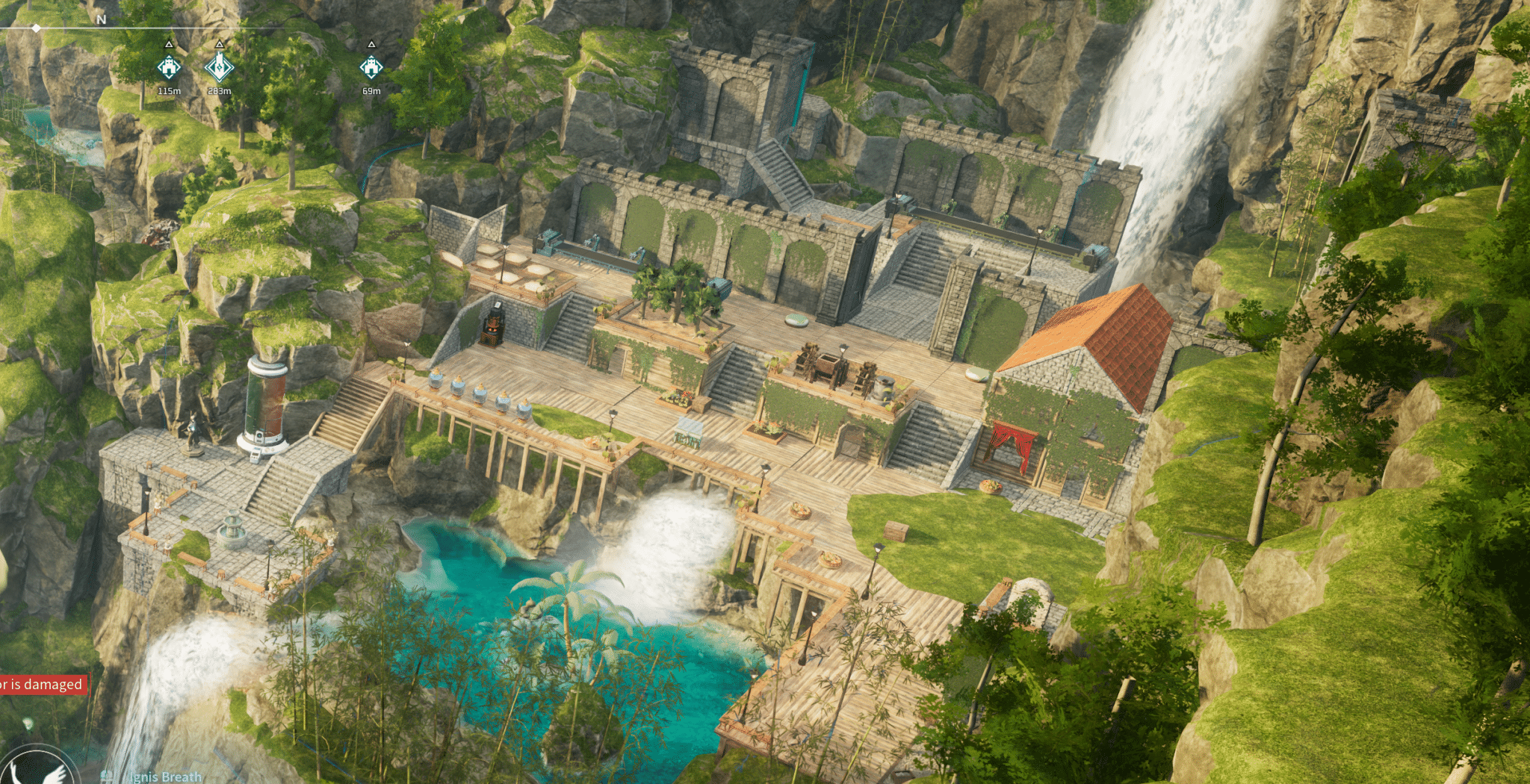Image resolution: width=1530 pixels, height=784 pixels.
Task: Click the triangle pointer above the 69m marker
Action: tap(371, 46)
